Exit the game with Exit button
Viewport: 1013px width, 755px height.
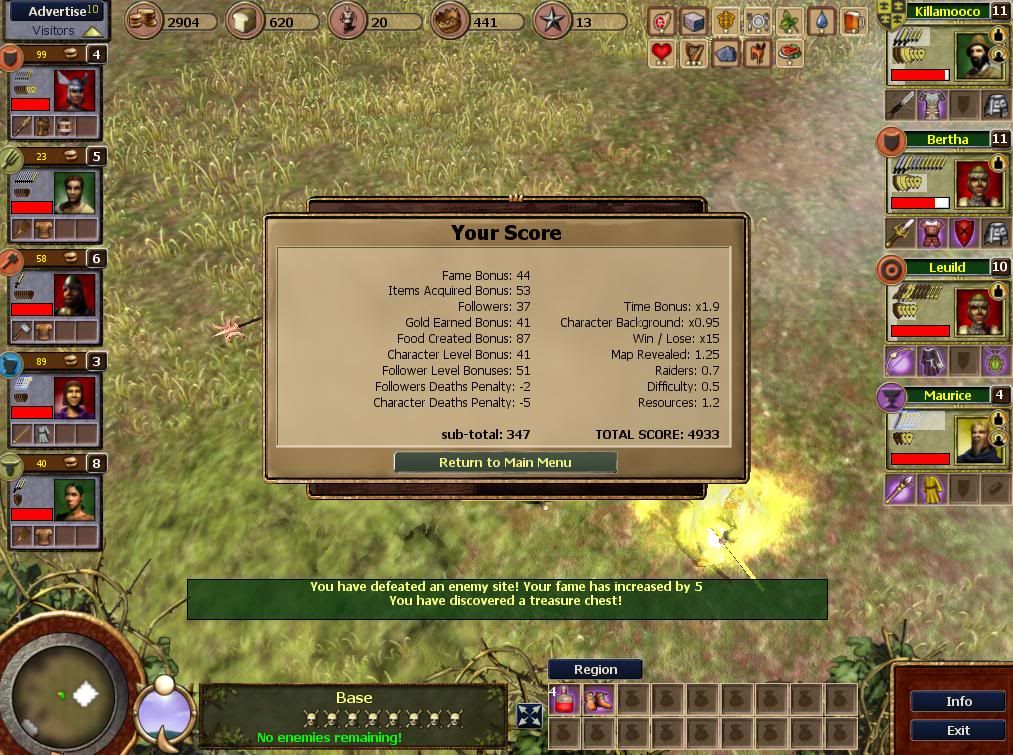pos(958,730)
